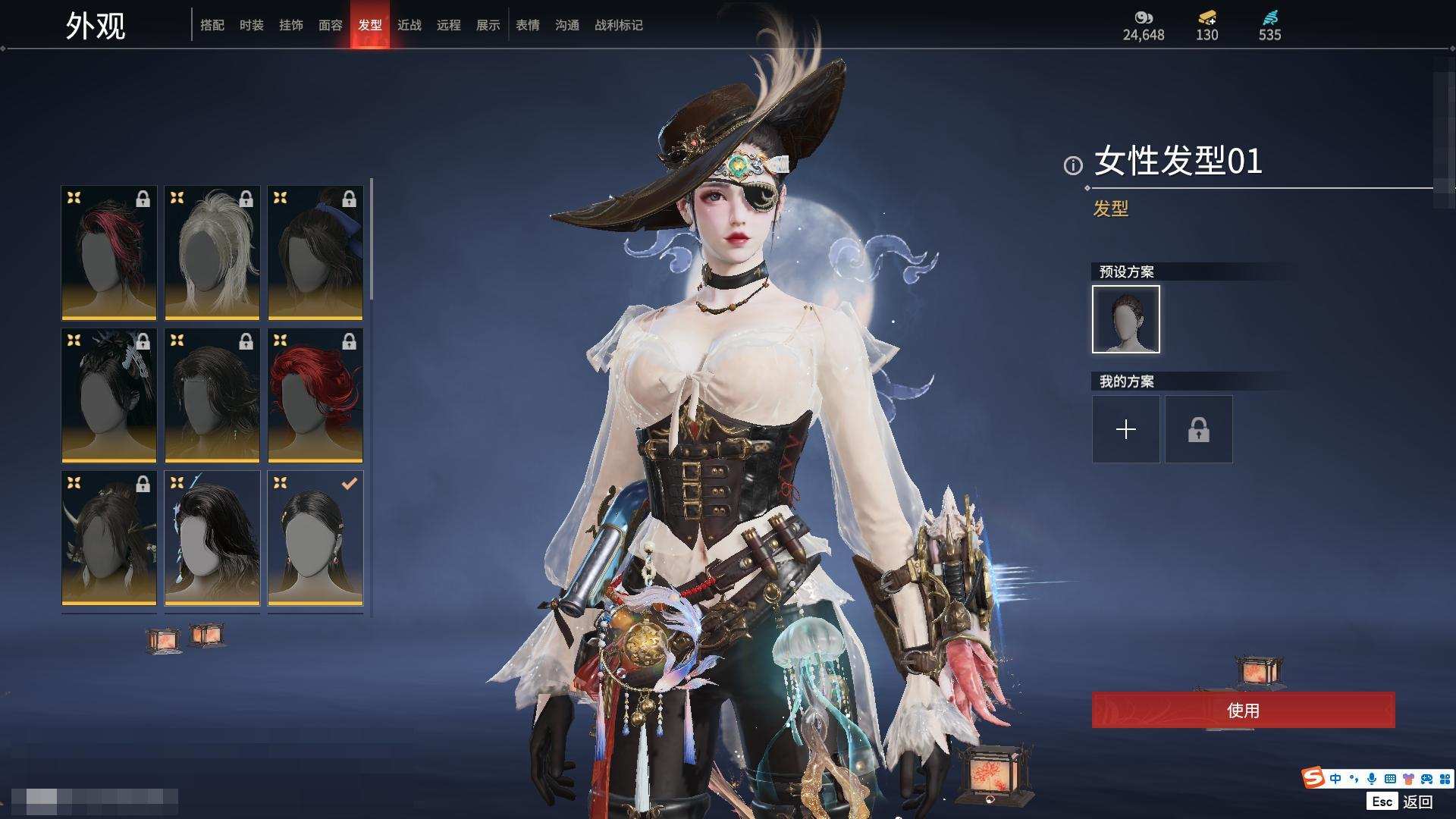The width and height of the screenshot is (1456, 819).
Task: Click 返回 to go back
Action: click(x=1417, y=802)
